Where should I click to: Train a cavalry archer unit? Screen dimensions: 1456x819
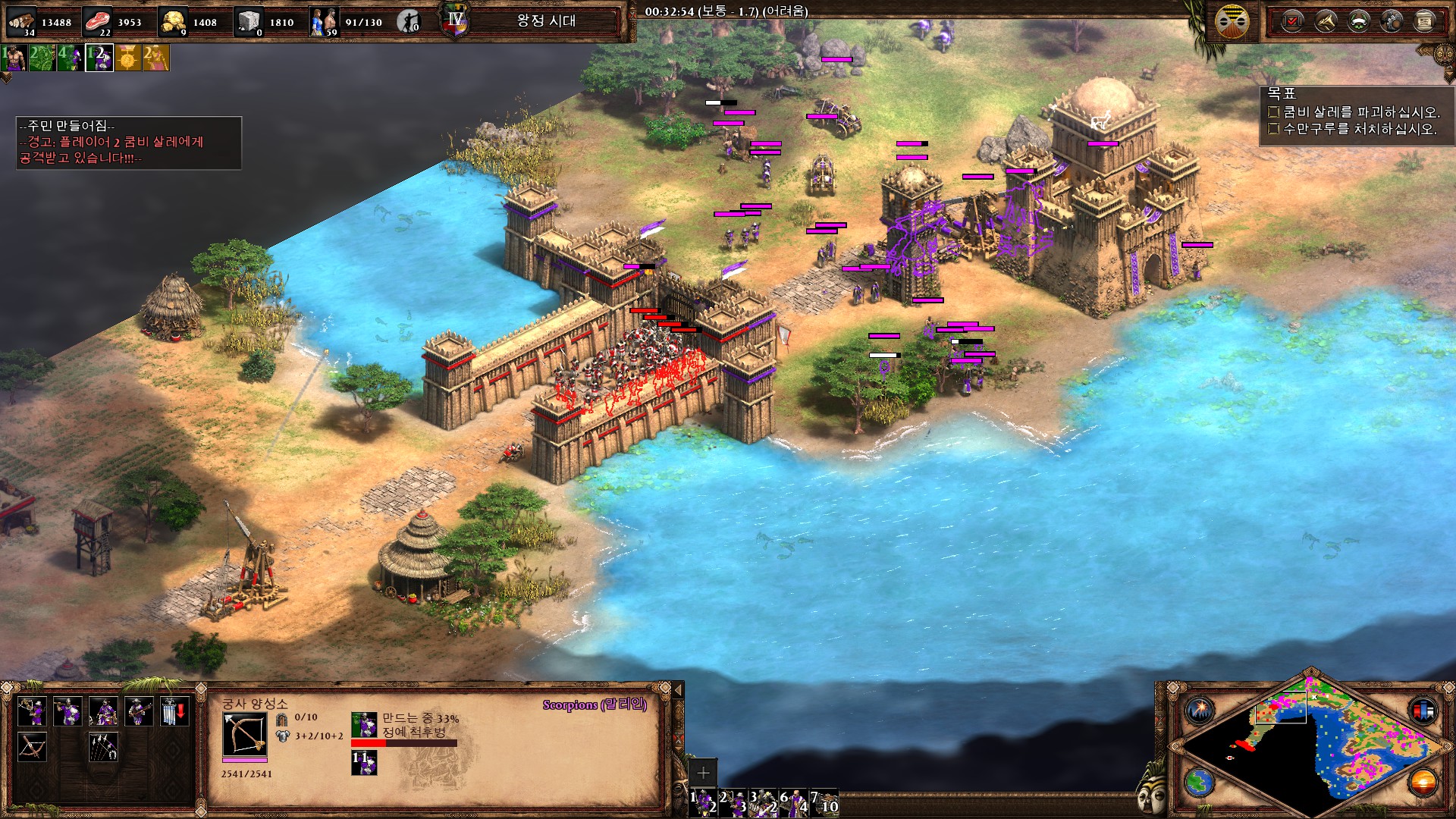[103, 712]
